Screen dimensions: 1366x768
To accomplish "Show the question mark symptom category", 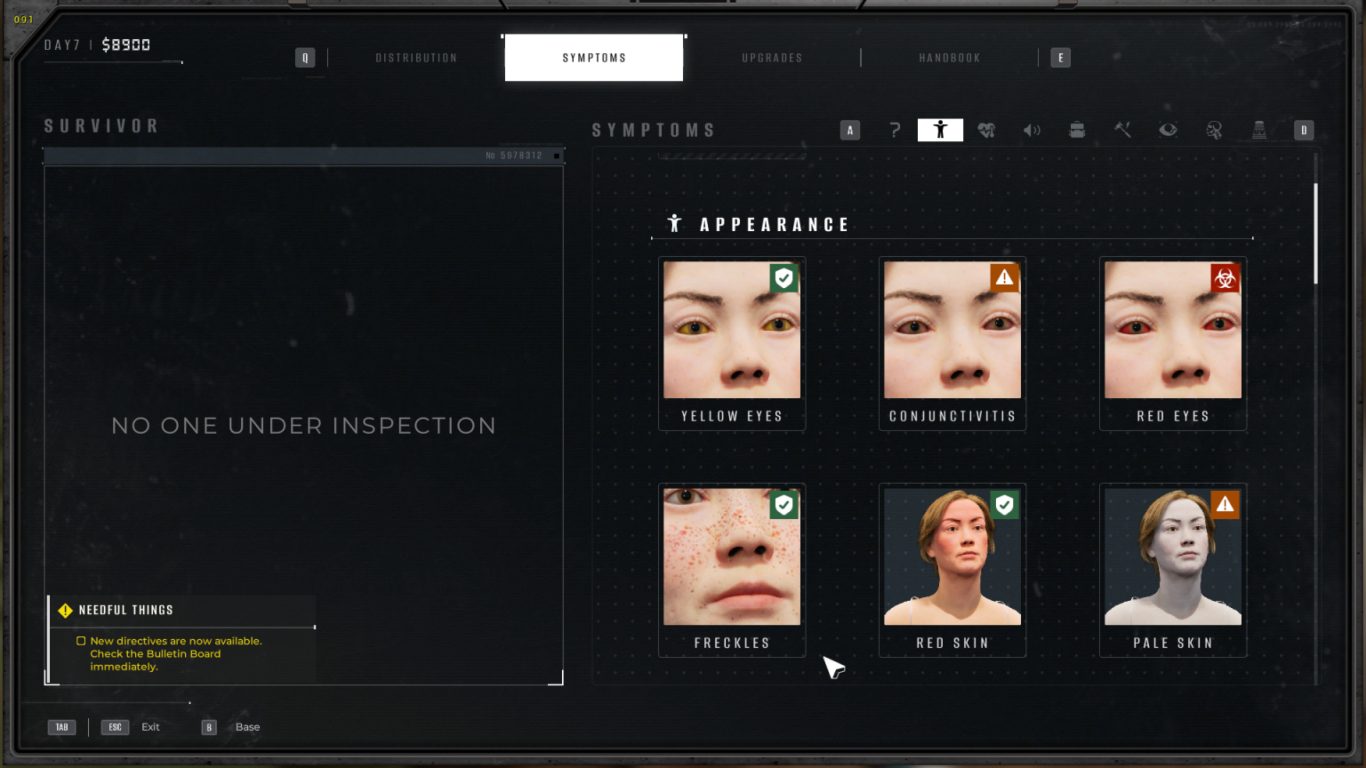I will (895, 130).
